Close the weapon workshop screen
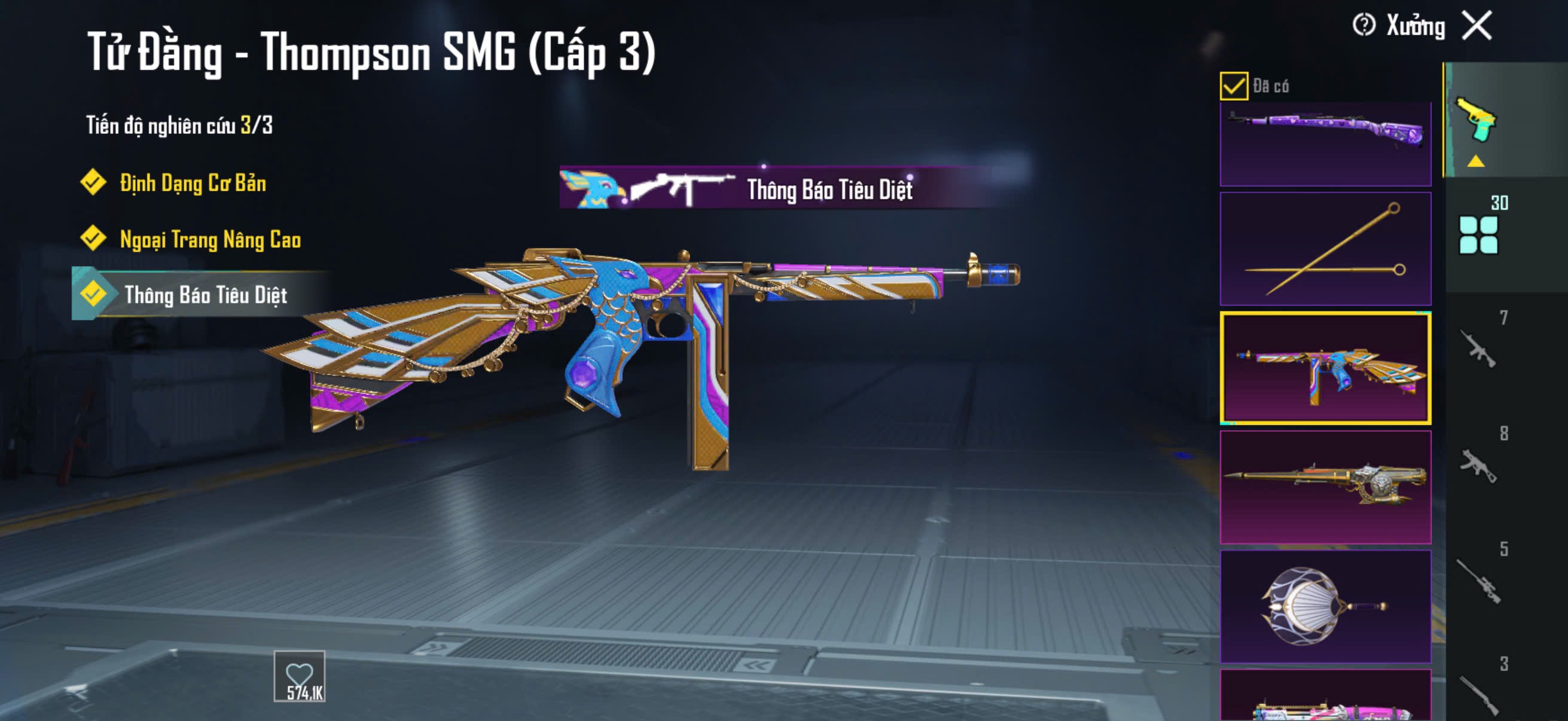This screenshot has height=721, width=1568. (x=1477, y=26)
